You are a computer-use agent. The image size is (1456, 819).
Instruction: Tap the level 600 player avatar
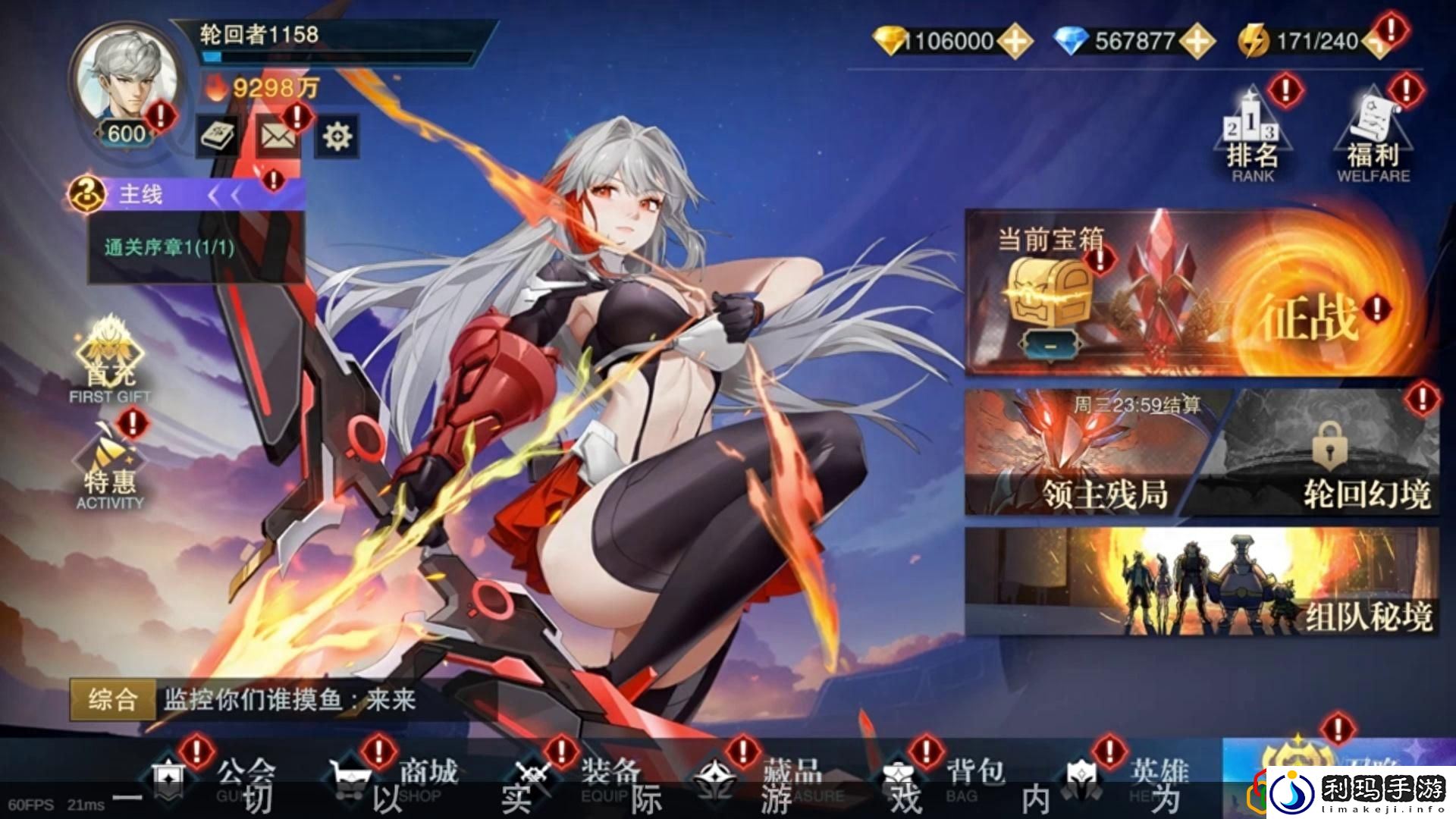pyautogui.click(x=124, y=80)
